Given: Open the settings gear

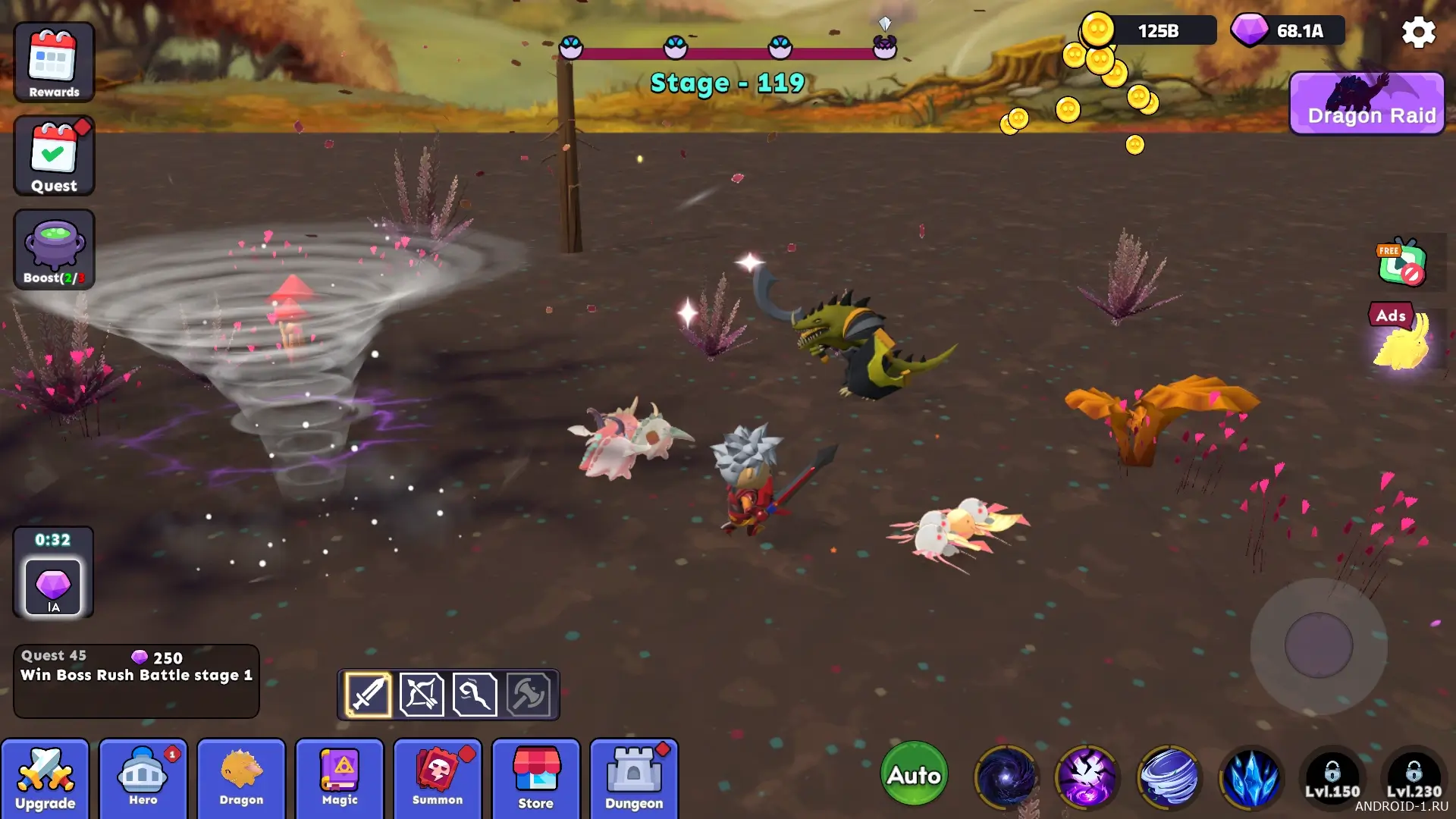Looking at the screenshot, I should pyautogui.click(x=1418, y=33).
